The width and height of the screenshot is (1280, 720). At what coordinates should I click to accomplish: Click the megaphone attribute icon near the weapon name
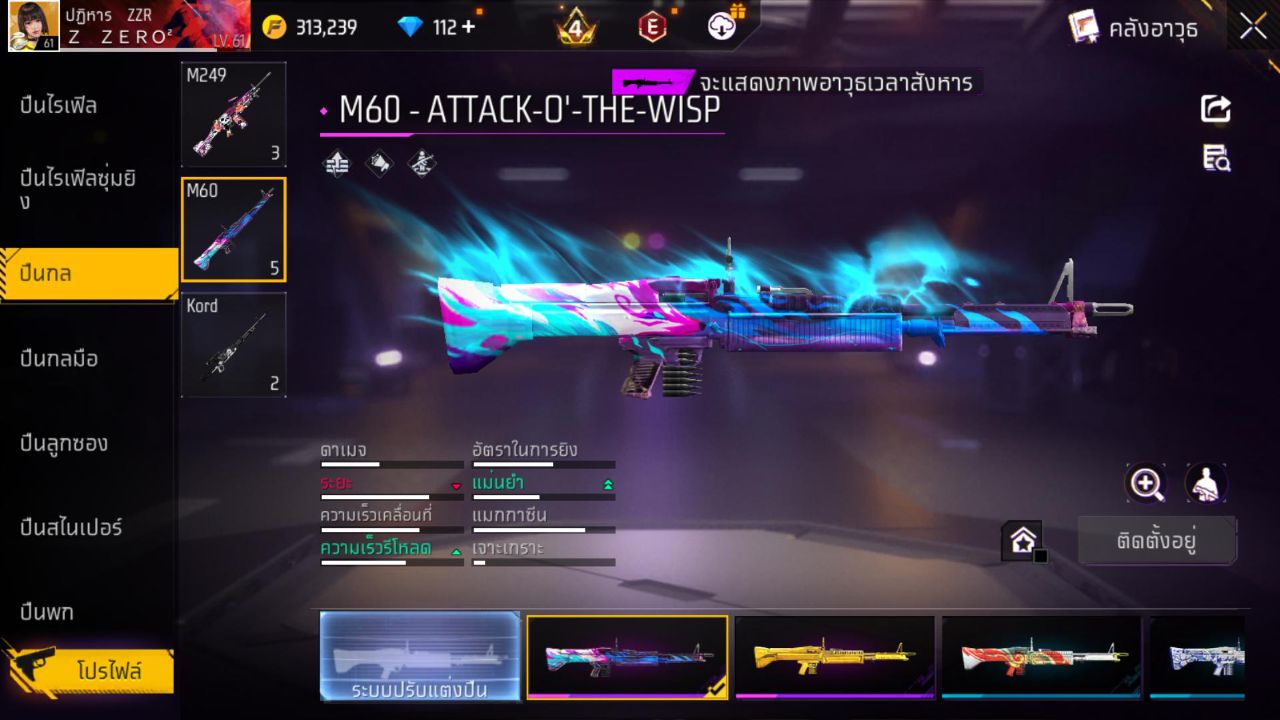pyautogui.click(x=379, y=163)
